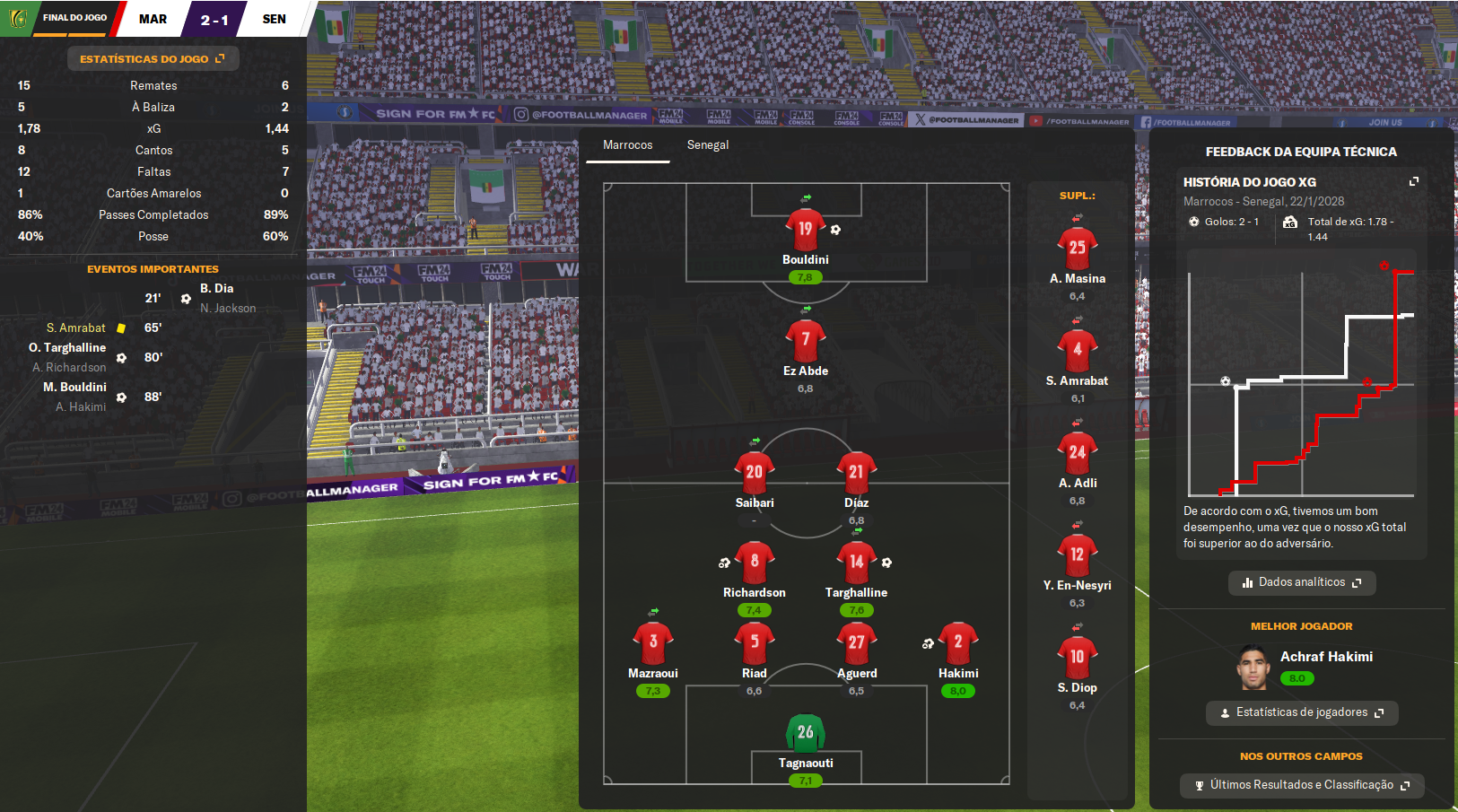
Task: Pick Mazraoui's number 3 shirt
Action: tap(652, 642)
